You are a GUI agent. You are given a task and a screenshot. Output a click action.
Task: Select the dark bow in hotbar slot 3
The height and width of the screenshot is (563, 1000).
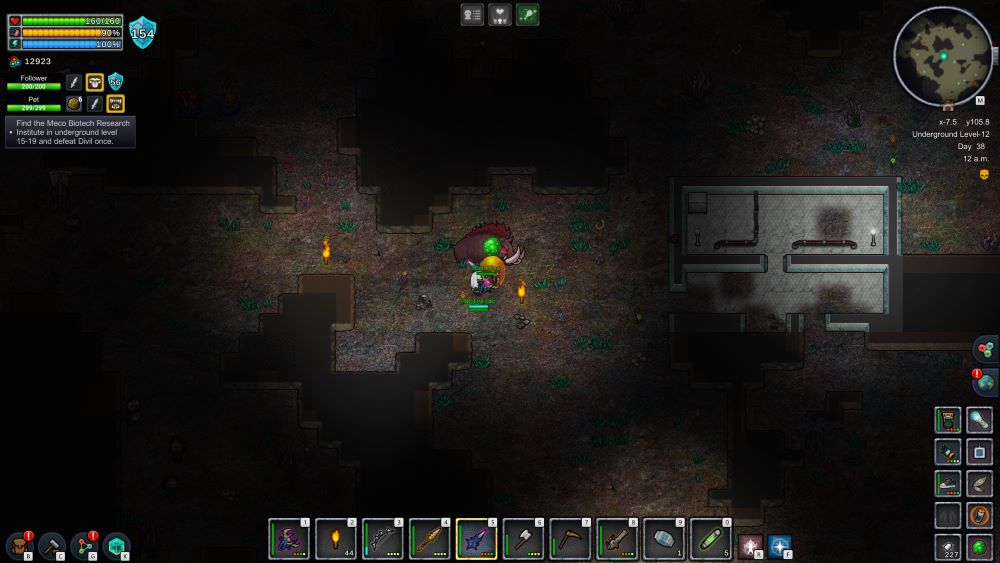point(383,538)
